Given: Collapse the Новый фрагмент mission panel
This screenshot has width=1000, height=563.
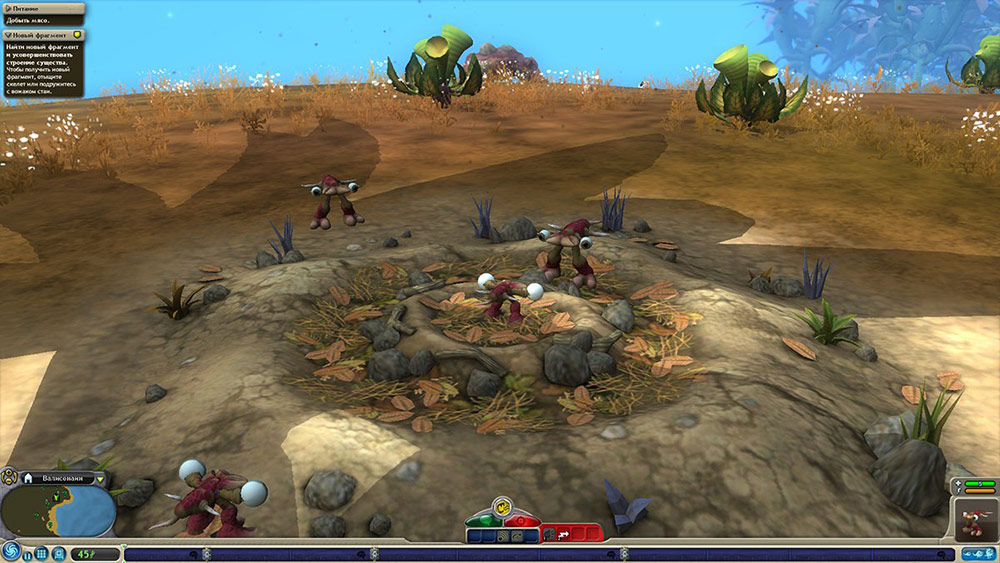Looking at the screenshot, I should point(8,35).
